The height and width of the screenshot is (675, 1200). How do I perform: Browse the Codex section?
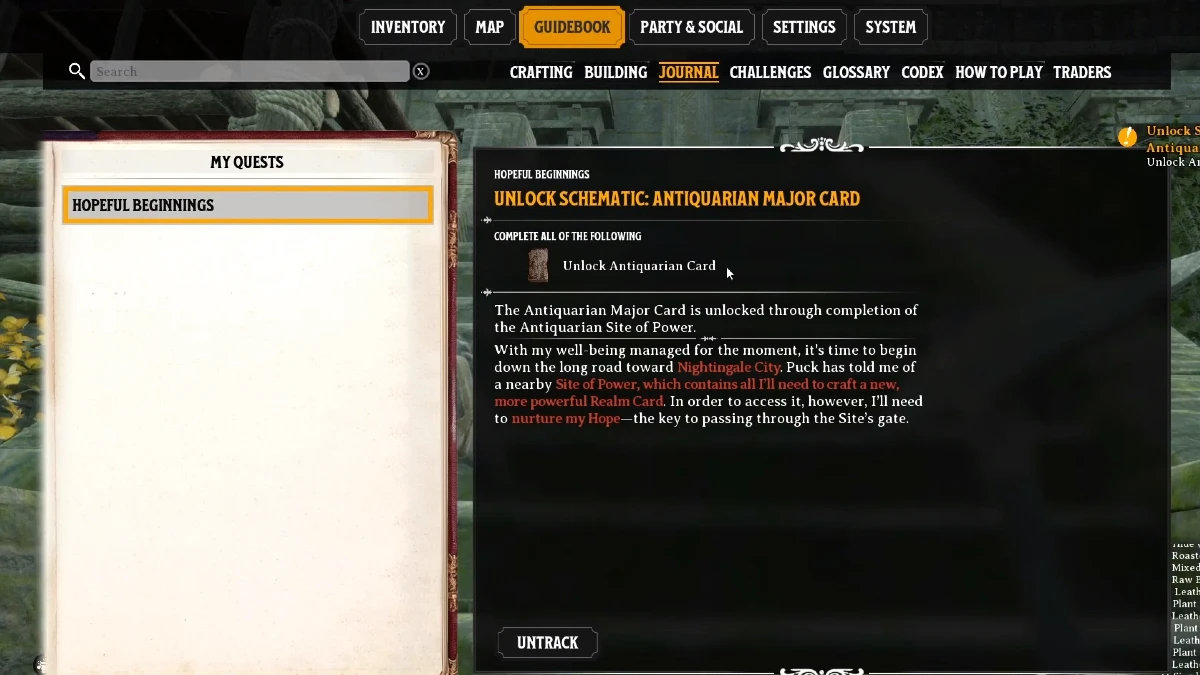pos(922,72)
